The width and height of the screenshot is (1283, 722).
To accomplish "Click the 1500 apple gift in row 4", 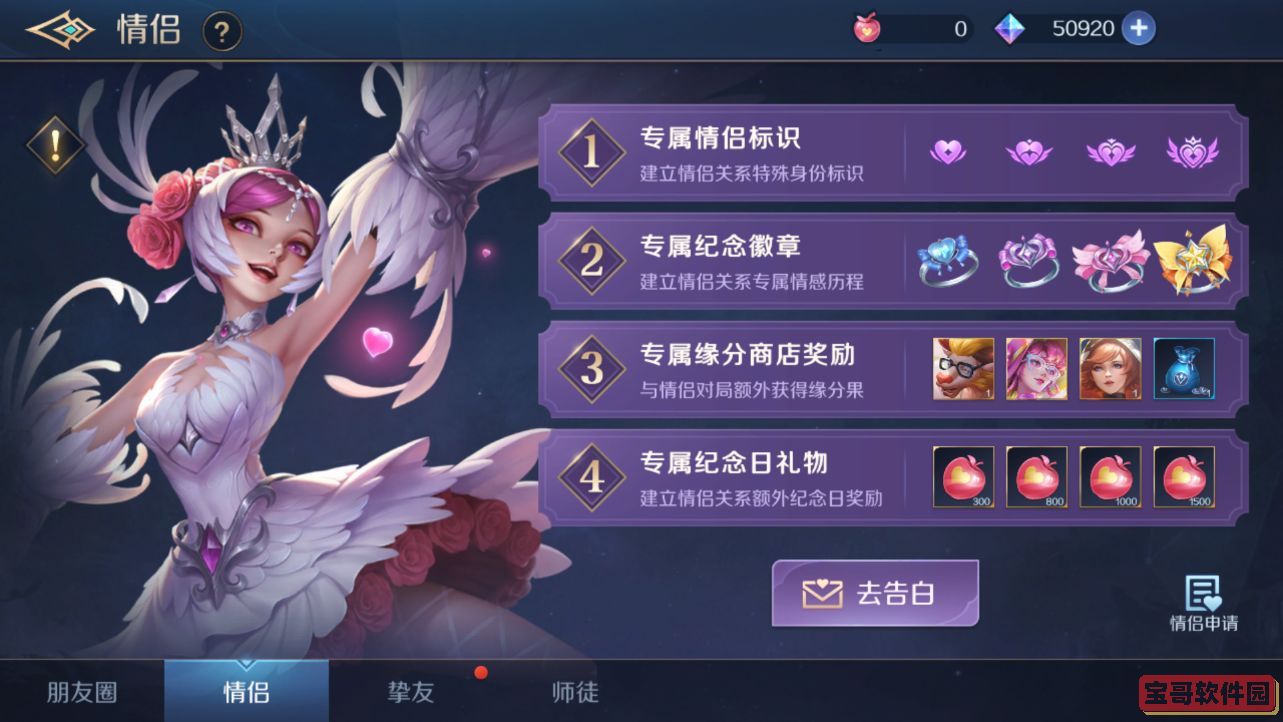I will pyautogui.click(x=1184, y=477).
